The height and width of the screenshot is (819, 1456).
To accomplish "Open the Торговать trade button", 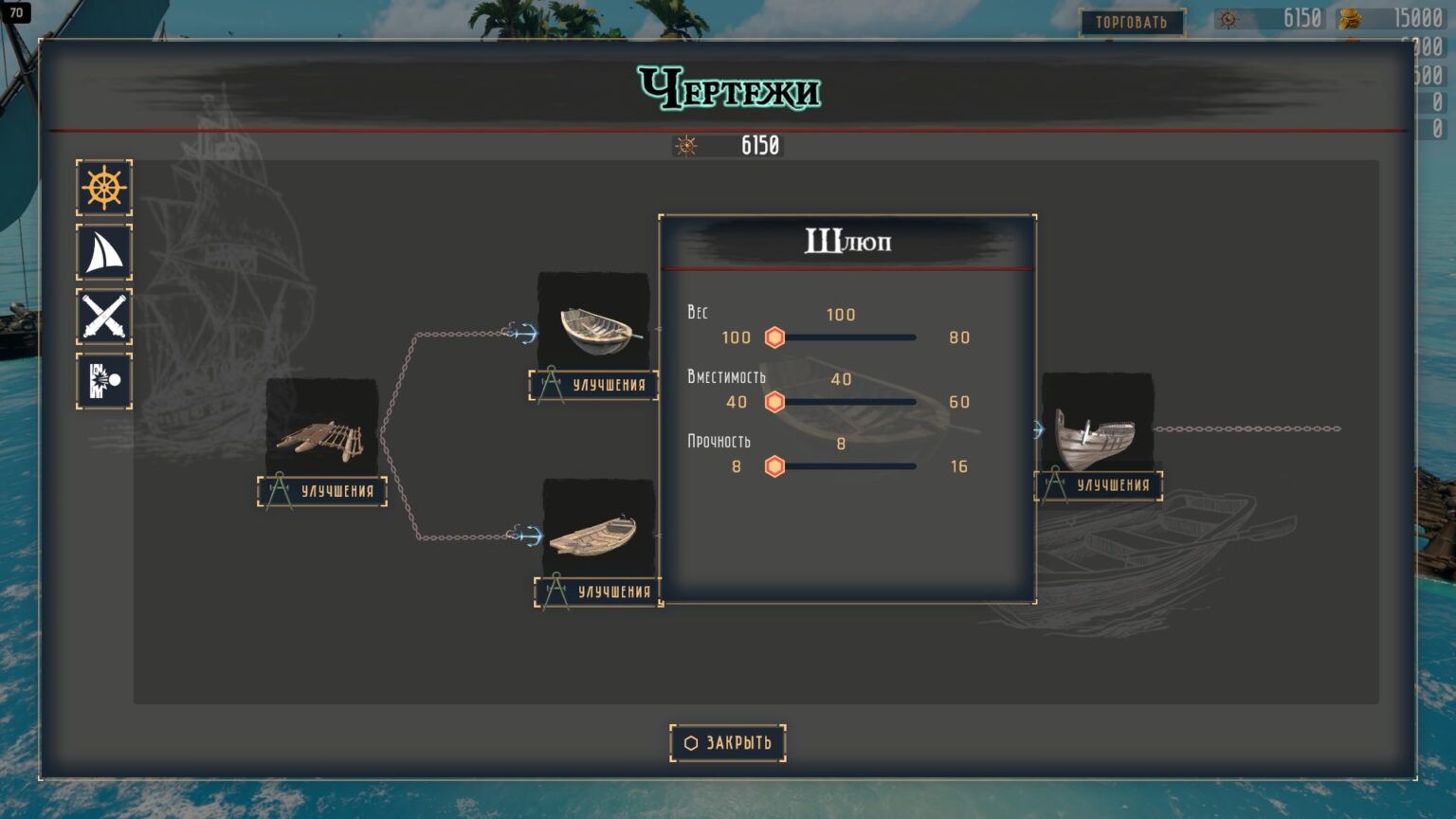I will coord(1132,22).
